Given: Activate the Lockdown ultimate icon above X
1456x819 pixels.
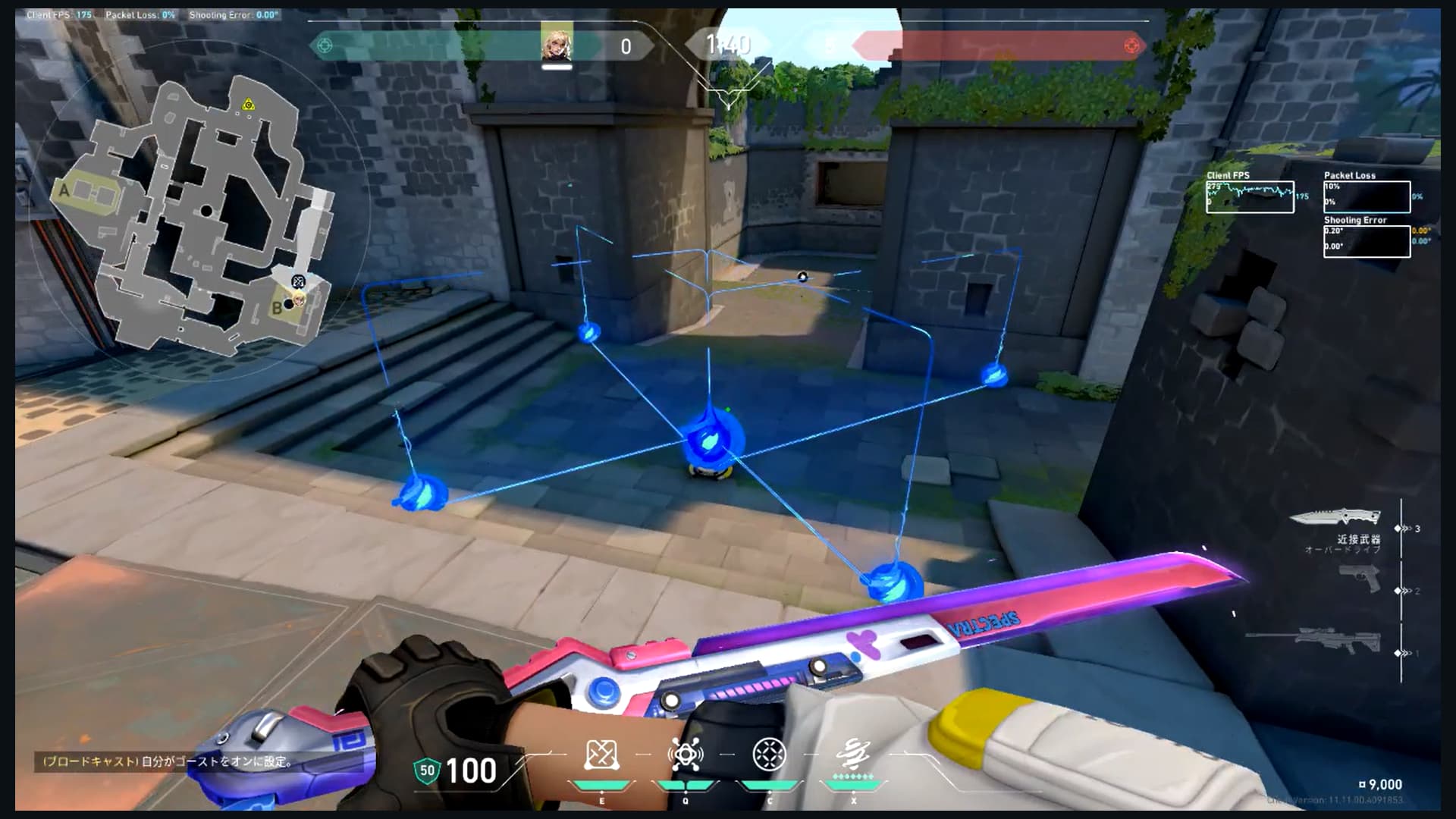Looking at the screenshot, I should 854,751.
